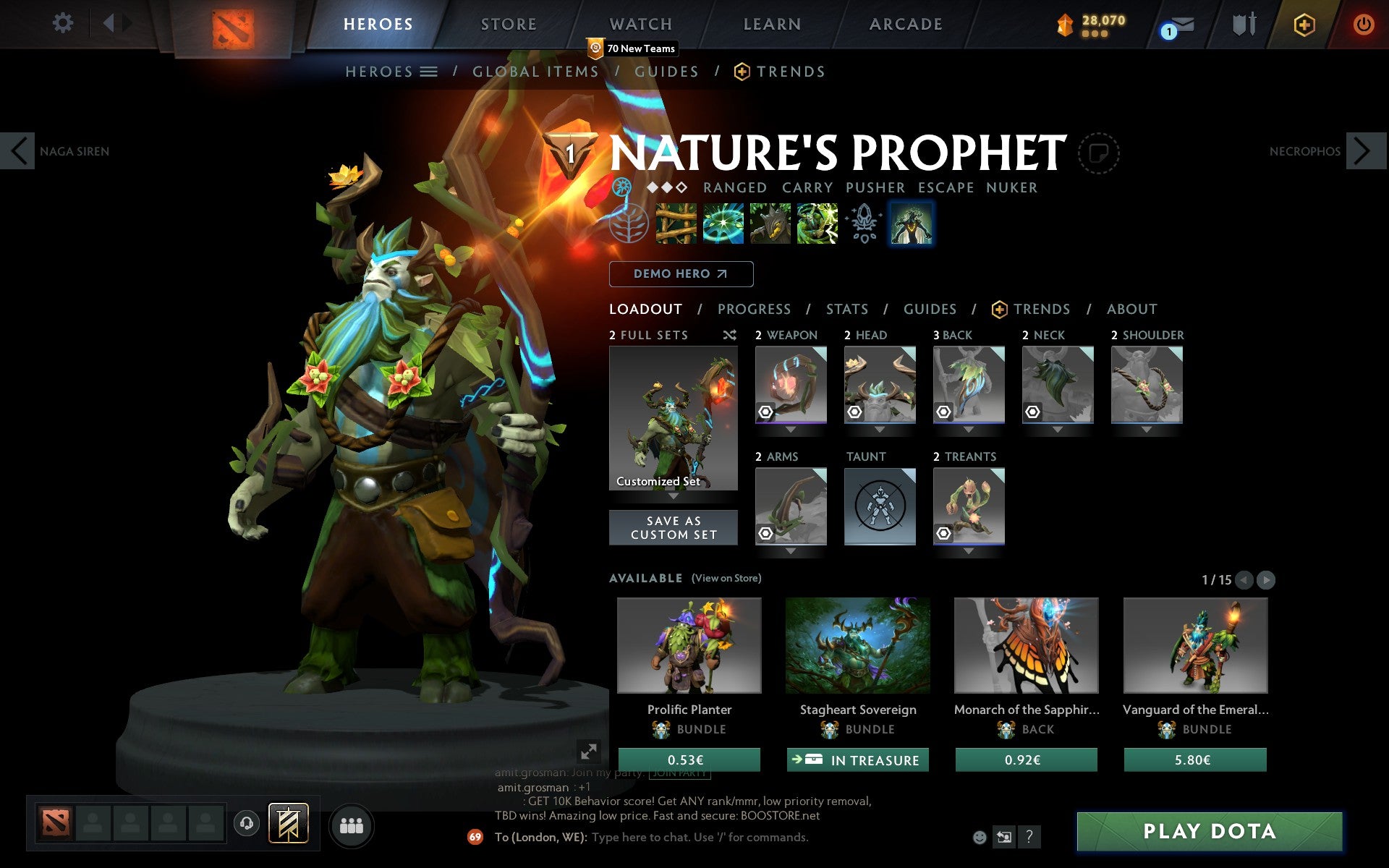Select the Nature's Call treant ability icon
Image resolution: width=1389 pixels, height=868 pixels.
tap(770, 223)
